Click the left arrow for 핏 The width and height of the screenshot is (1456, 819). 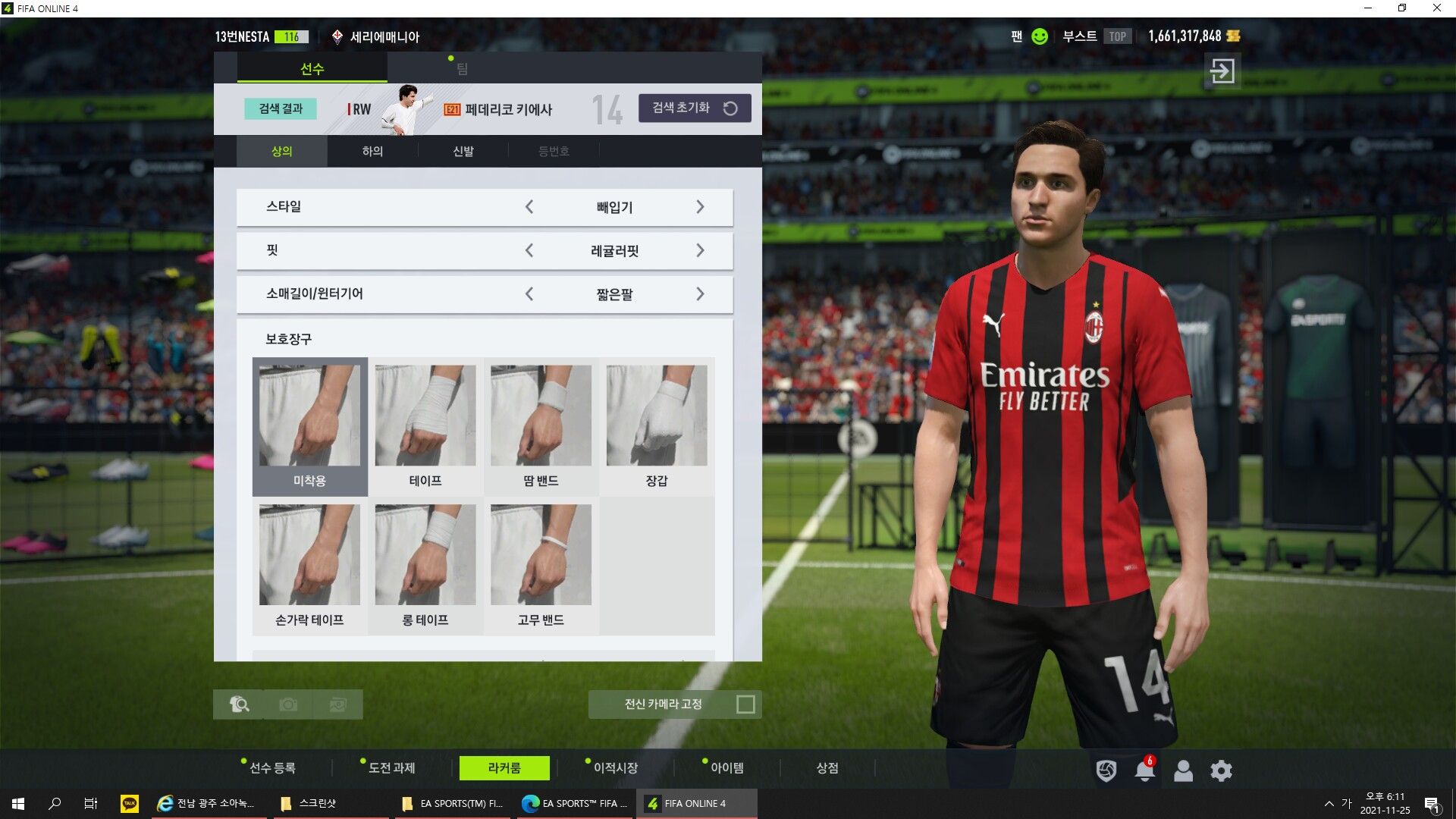pos(529,250)
